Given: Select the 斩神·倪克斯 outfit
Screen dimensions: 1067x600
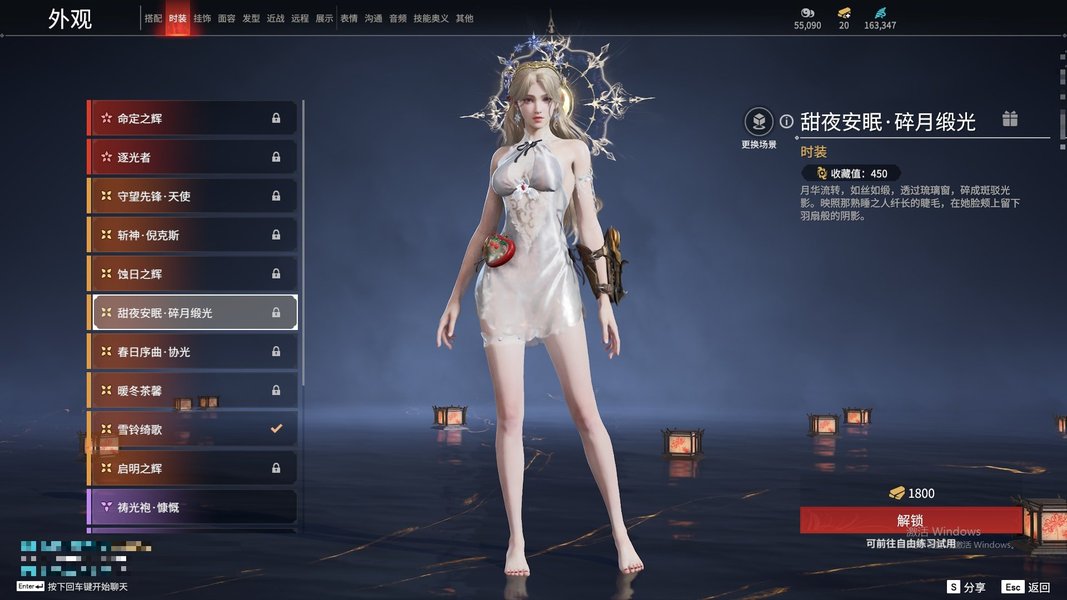Looking at the screenshot, I should click(x=192, y=235).
